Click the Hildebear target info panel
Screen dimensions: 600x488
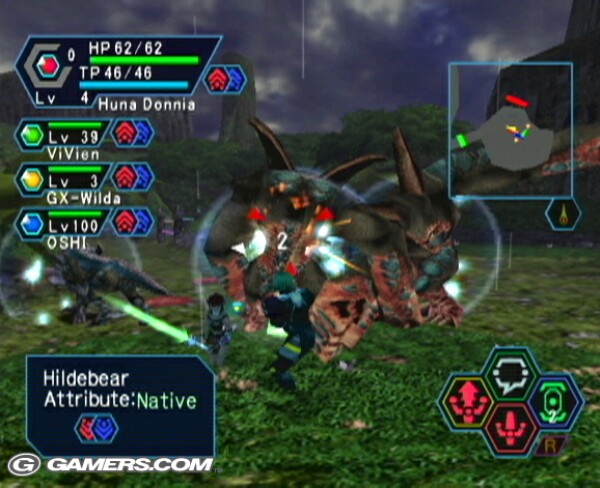120,403
